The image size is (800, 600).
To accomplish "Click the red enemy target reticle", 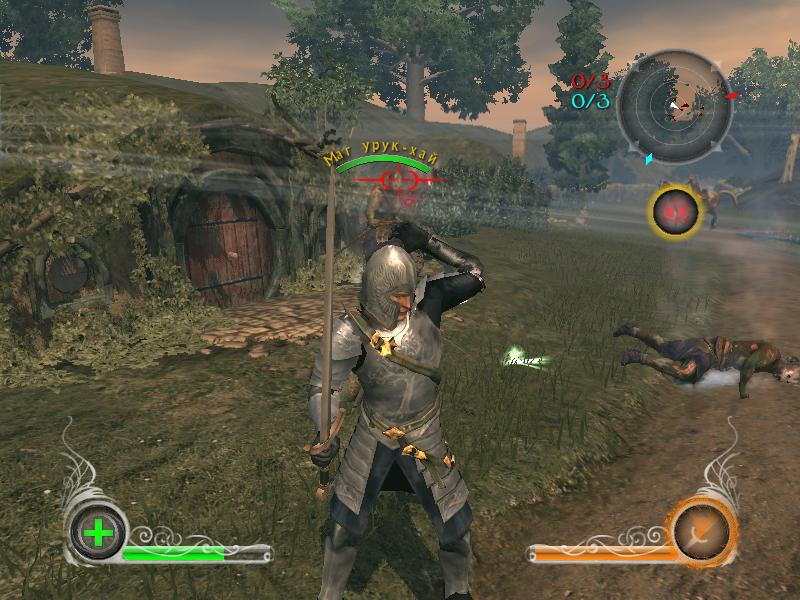I will 399,180.
